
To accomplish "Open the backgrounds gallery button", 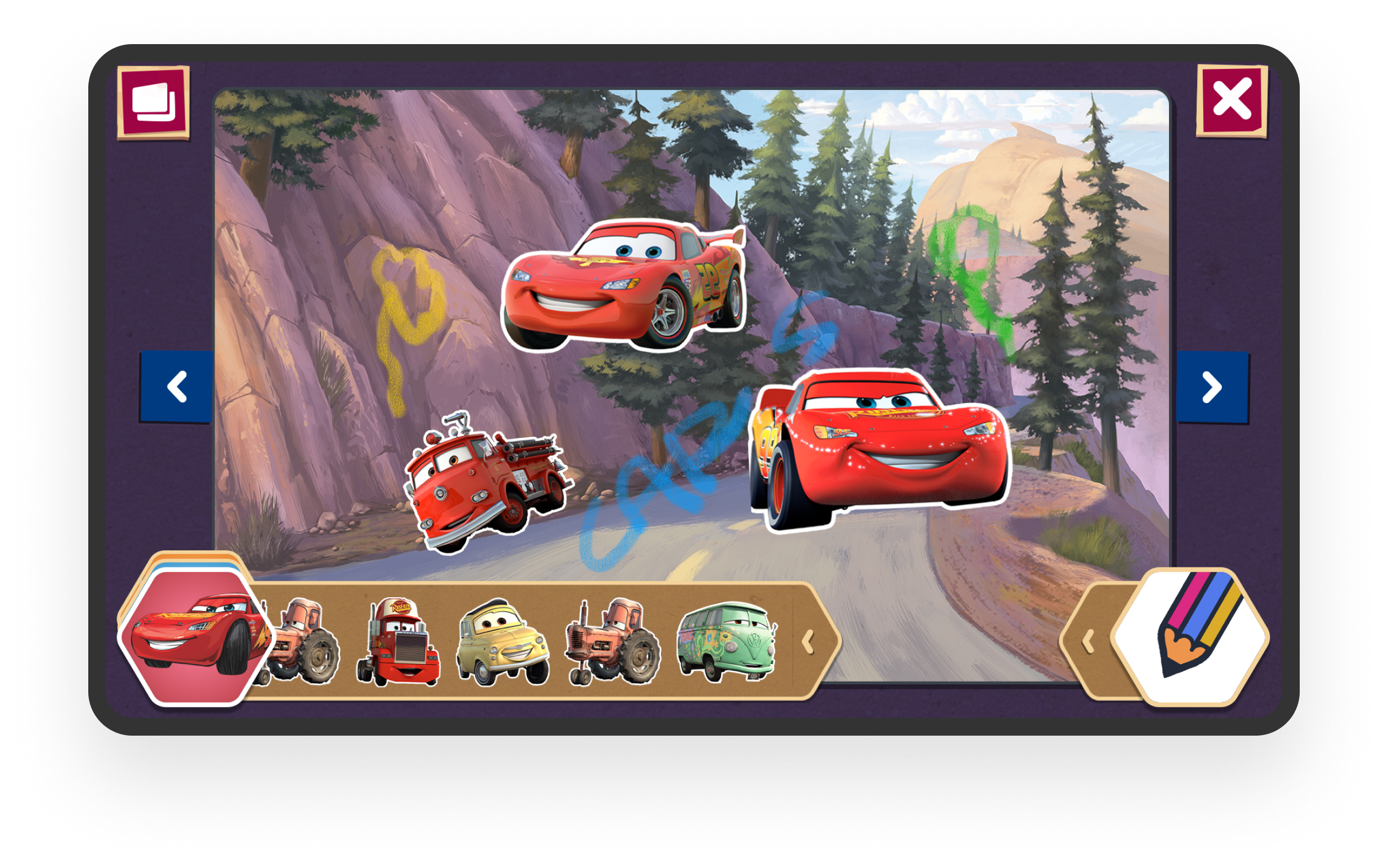I will 153,102.
